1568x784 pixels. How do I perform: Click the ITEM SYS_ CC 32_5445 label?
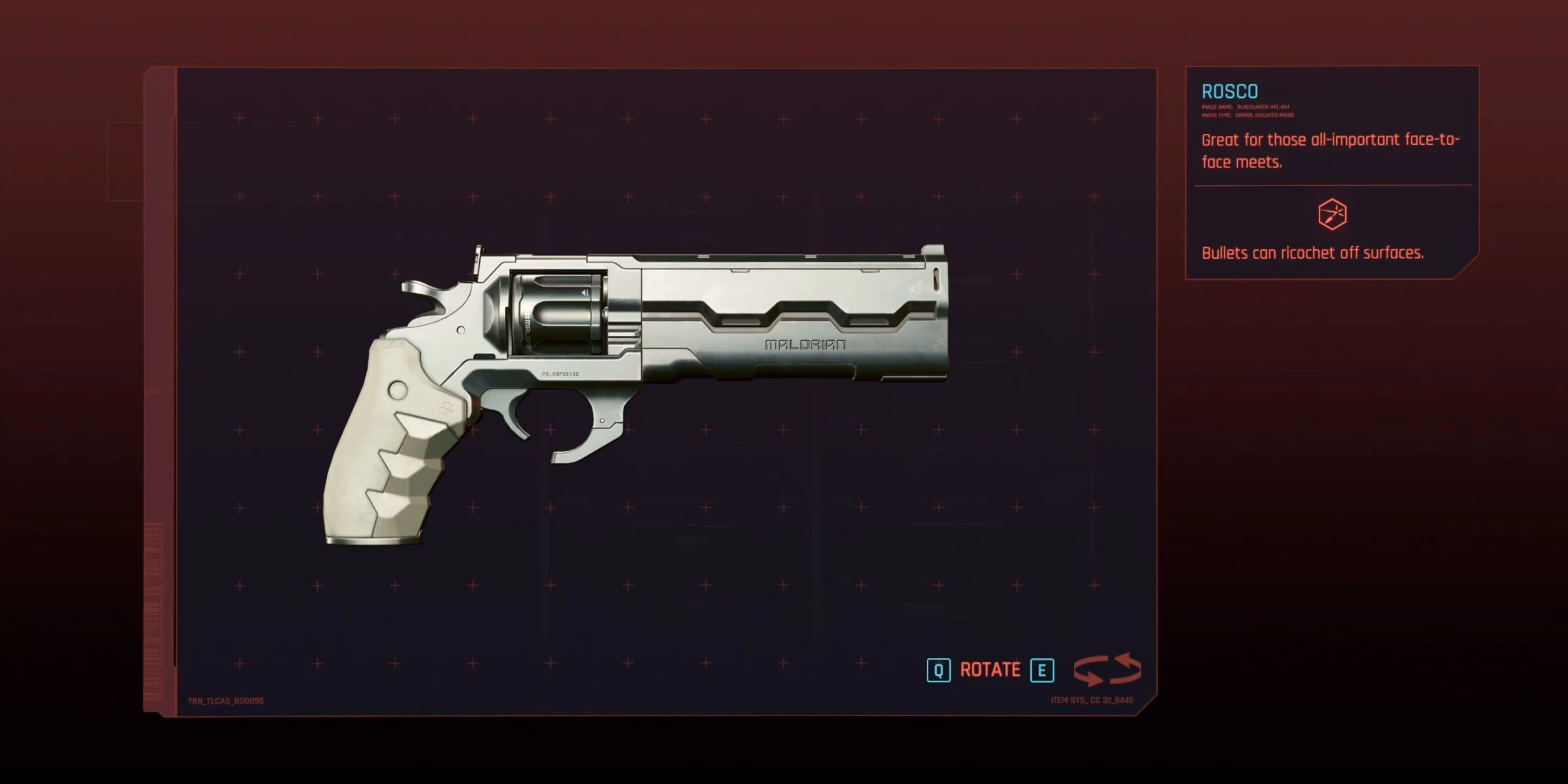click(x=1091, y=700)
